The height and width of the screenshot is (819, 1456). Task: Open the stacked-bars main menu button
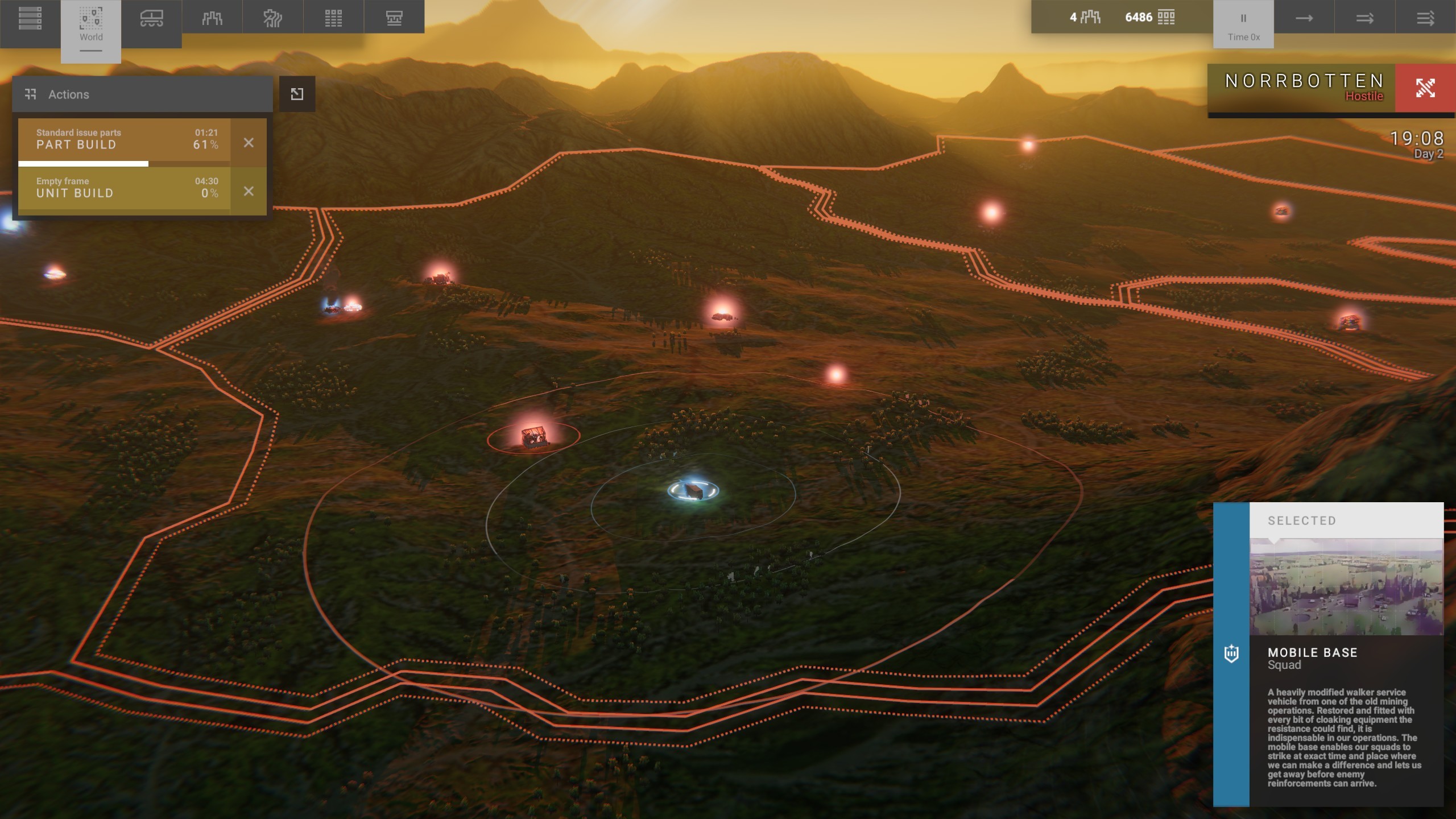tap(30, 18)
